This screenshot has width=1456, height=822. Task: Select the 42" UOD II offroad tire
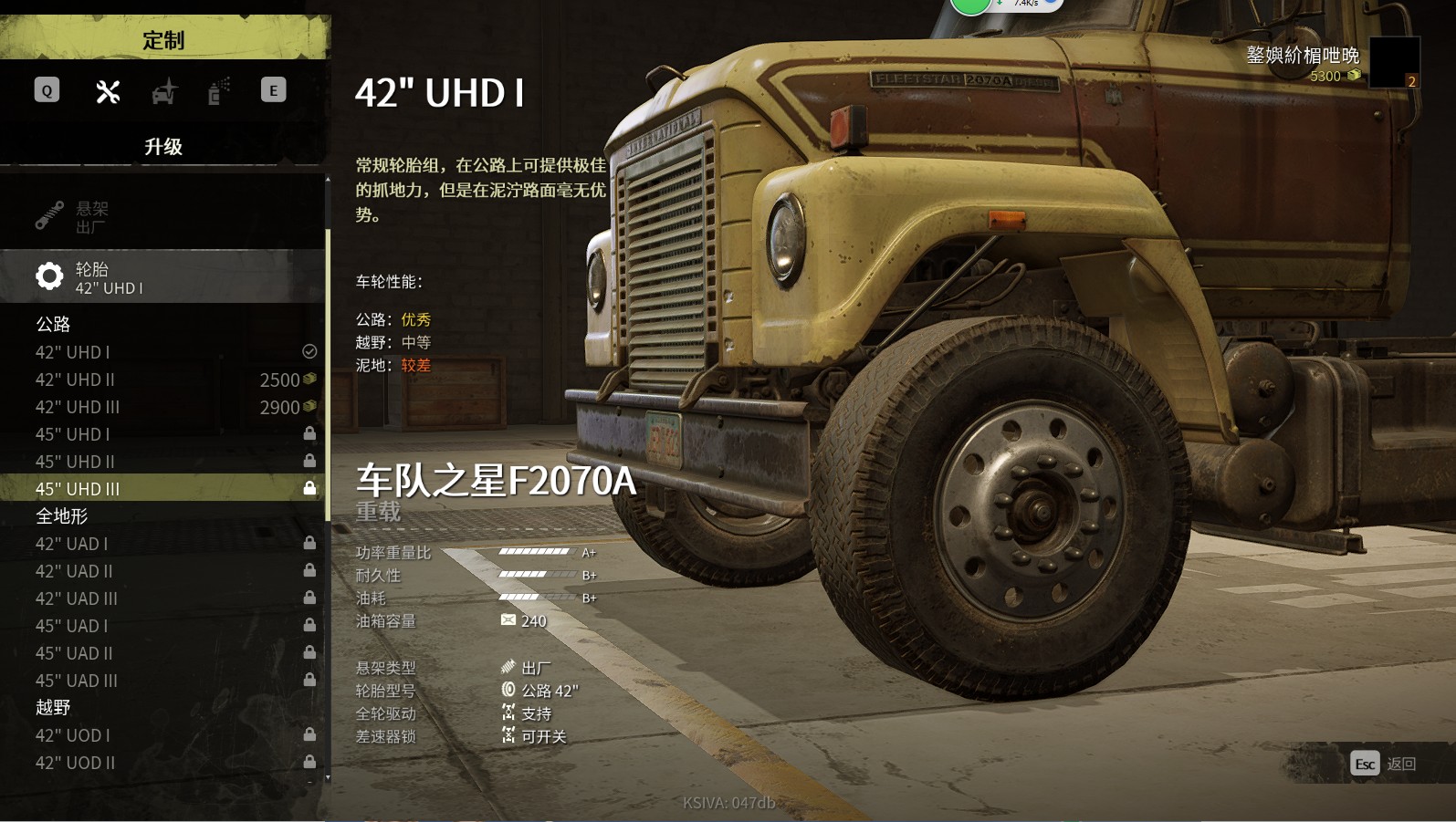click(x=162, y=763)
